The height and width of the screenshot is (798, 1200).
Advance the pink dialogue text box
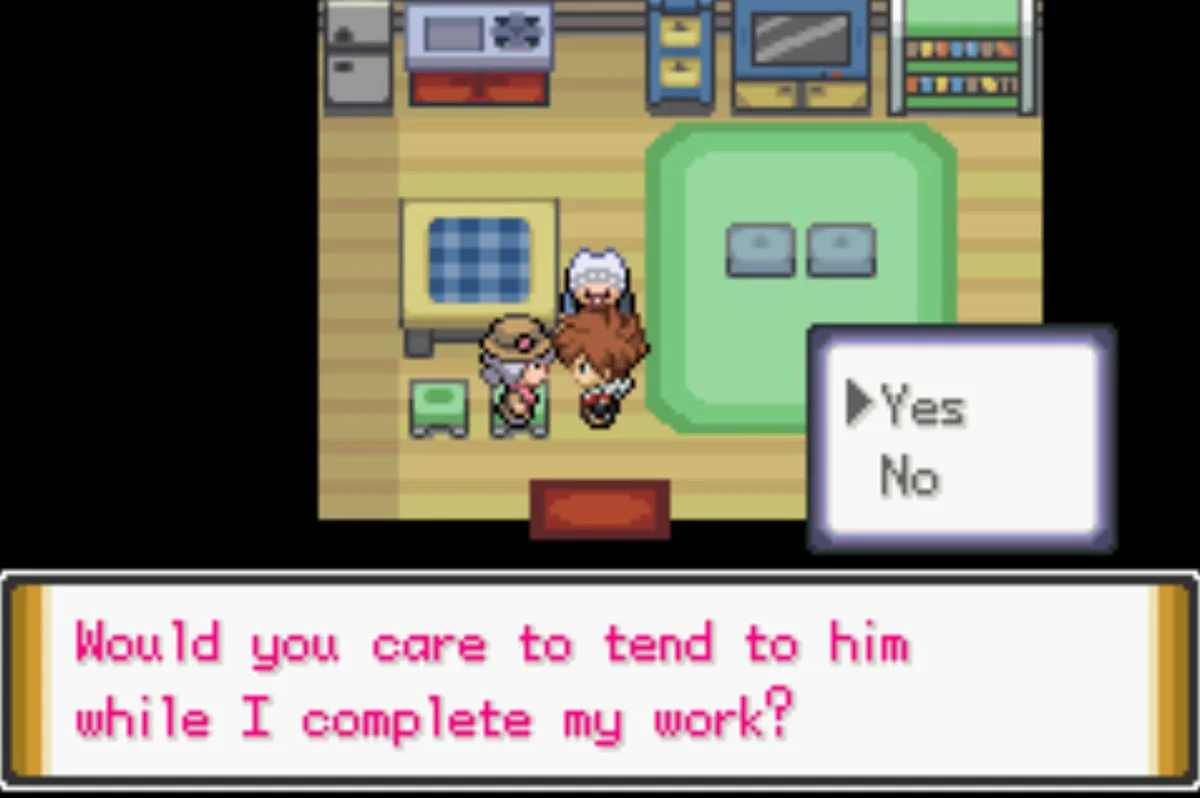coord(598,679)
